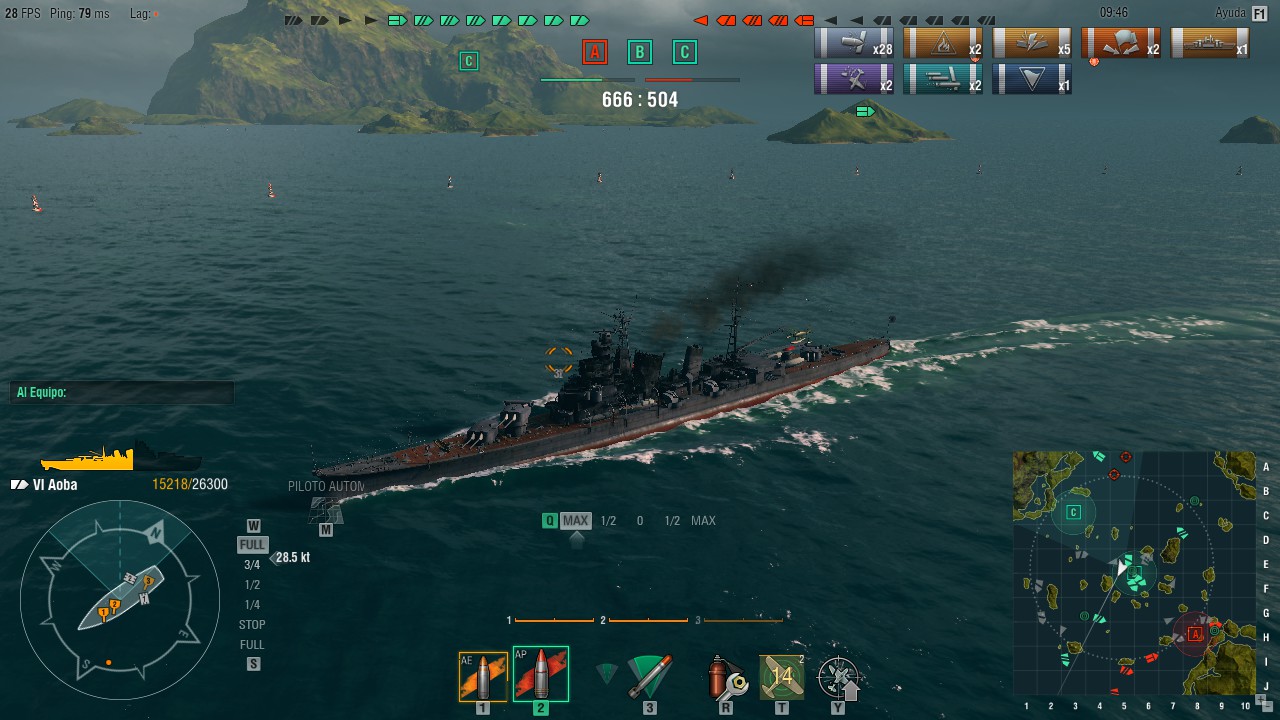Click the Al Equipo team chat box
The height and width of the screenshot is (720, 1280).
click(x=122, y=393)
